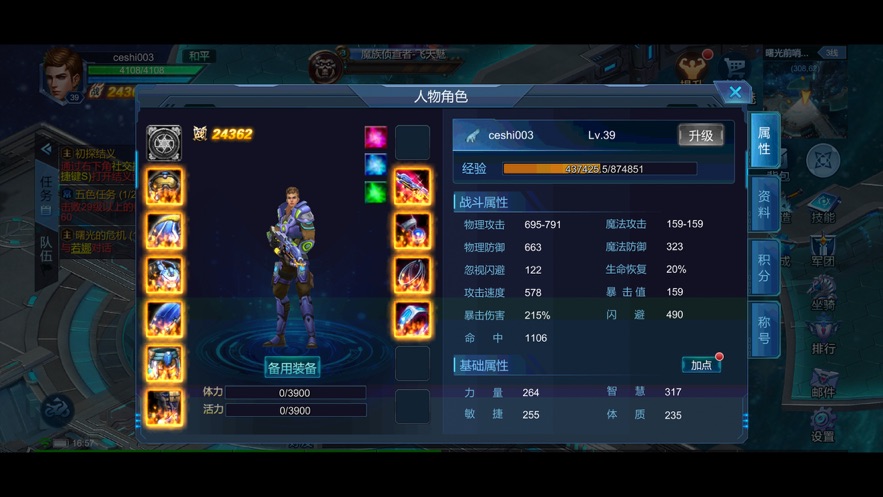Screen dimensions: 883x497
Task: Switch to the 资料 tab
Action: click(x=764, y=203)
